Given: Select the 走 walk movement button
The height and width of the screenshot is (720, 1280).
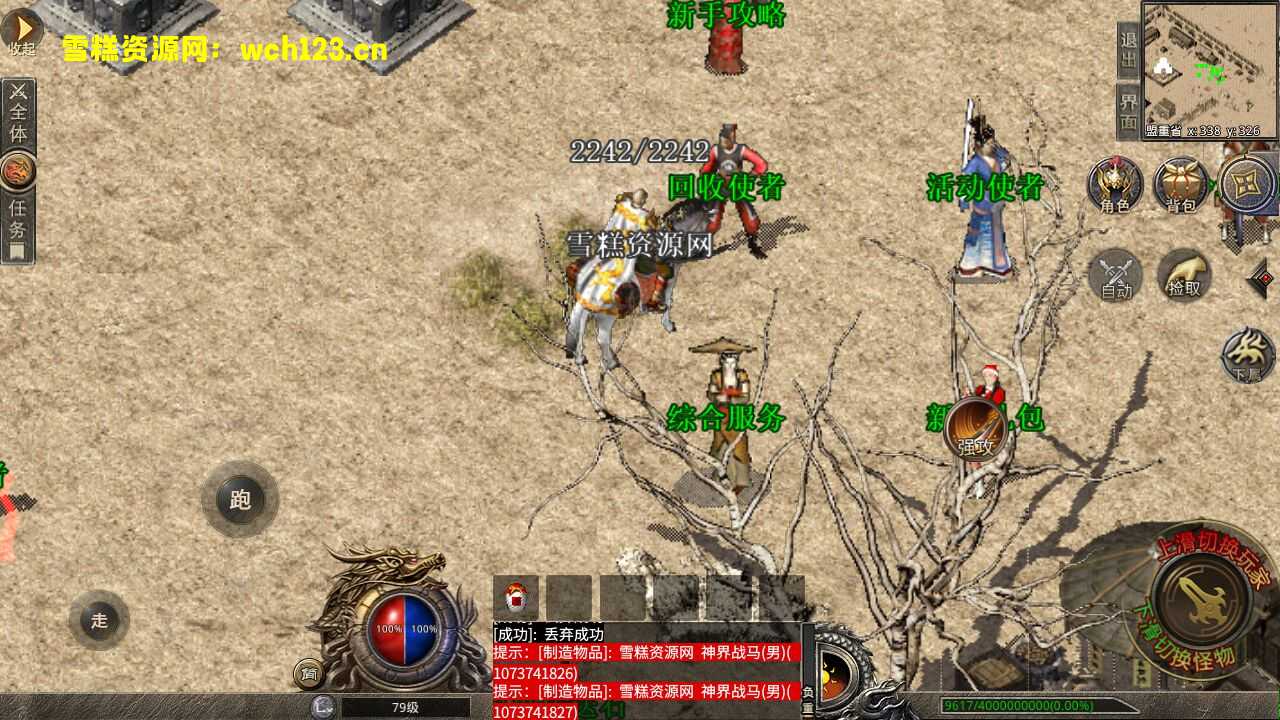Looking at the screenshot, I should (99, 620).
